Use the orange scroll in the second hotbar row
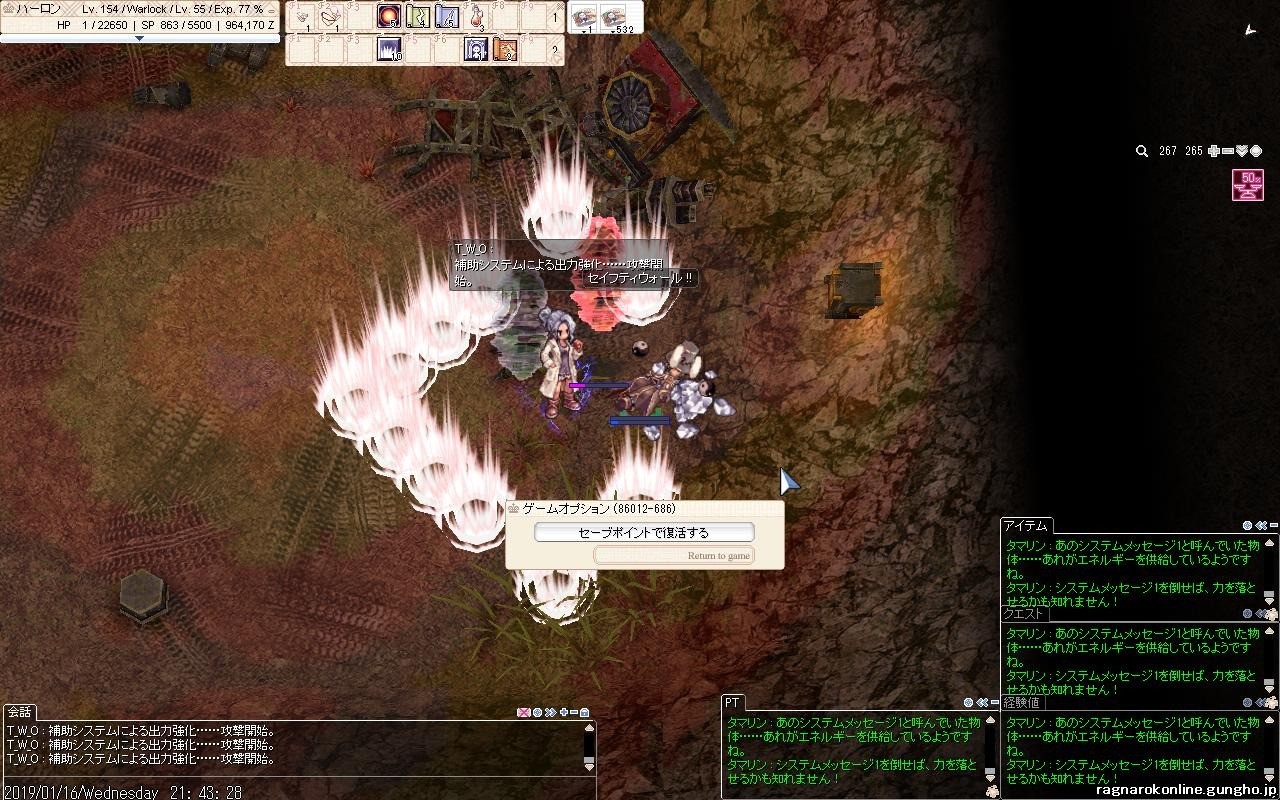This screenshot has width=1280, height=800. tap(505, 49)
